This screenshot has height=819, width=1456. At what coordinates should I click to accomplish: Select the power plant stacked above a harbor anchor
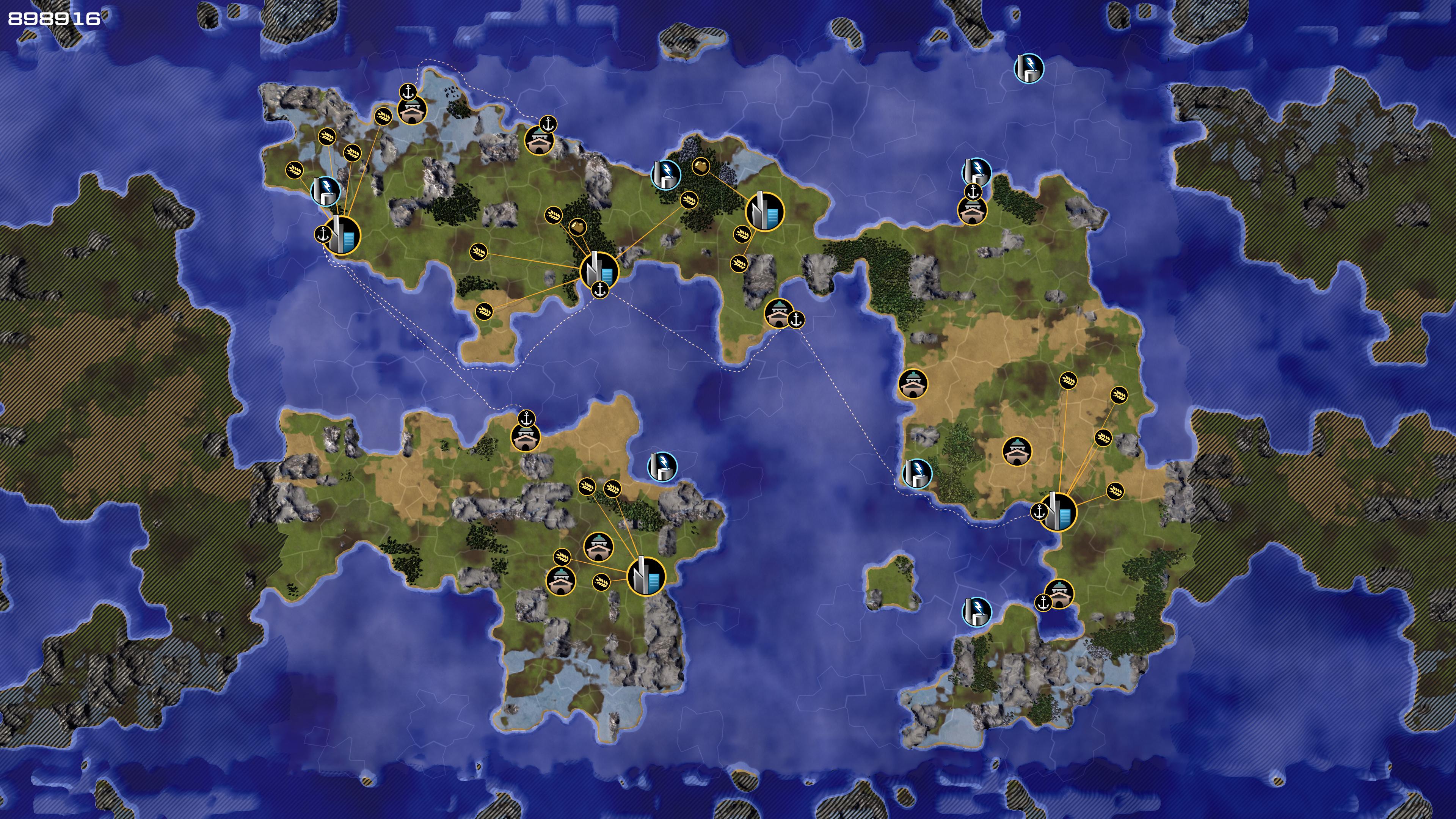pos(977,172)
